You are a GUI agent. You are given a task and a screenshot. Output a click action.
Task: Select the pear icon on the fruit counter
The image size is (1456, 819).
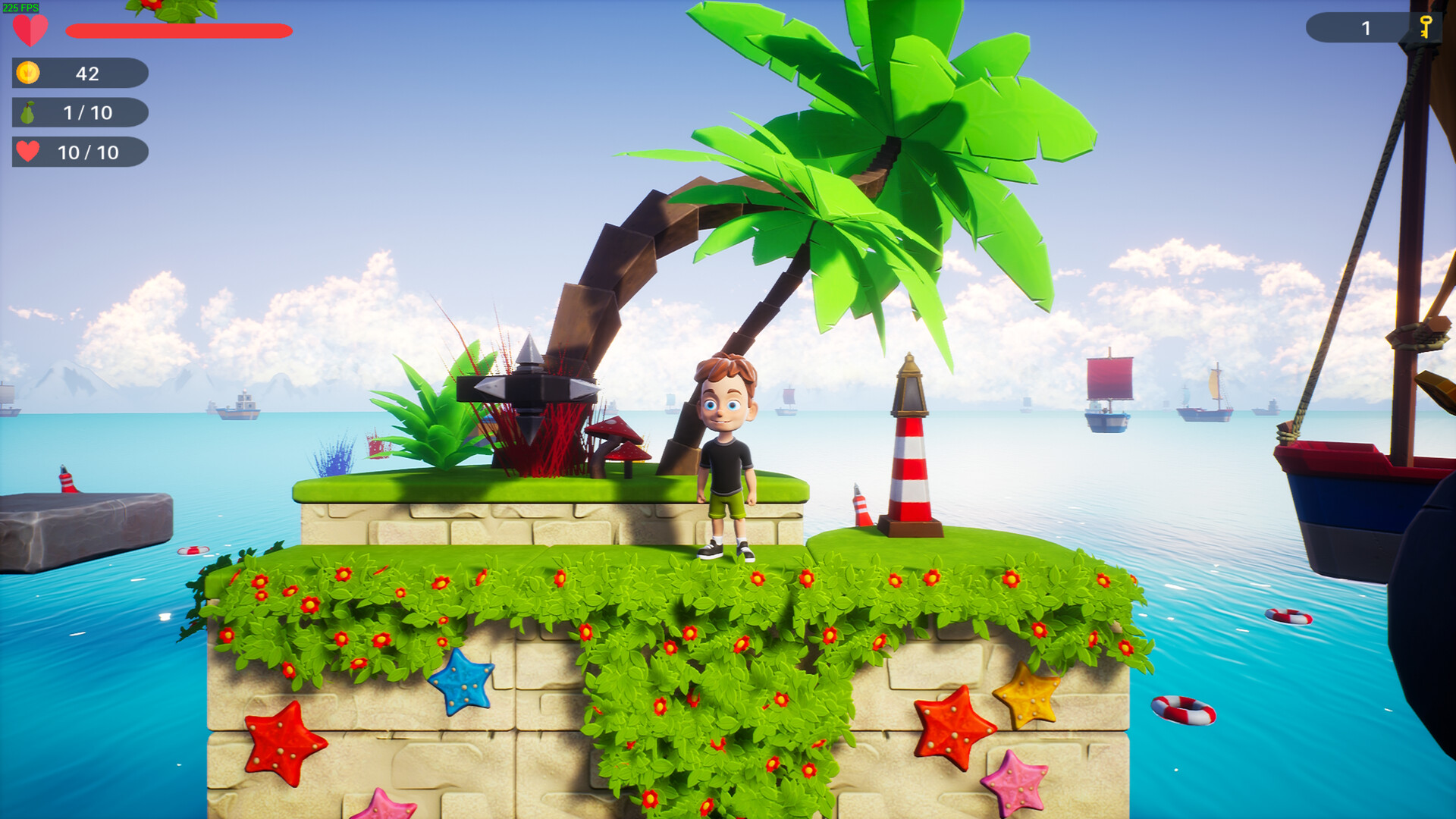28,113
